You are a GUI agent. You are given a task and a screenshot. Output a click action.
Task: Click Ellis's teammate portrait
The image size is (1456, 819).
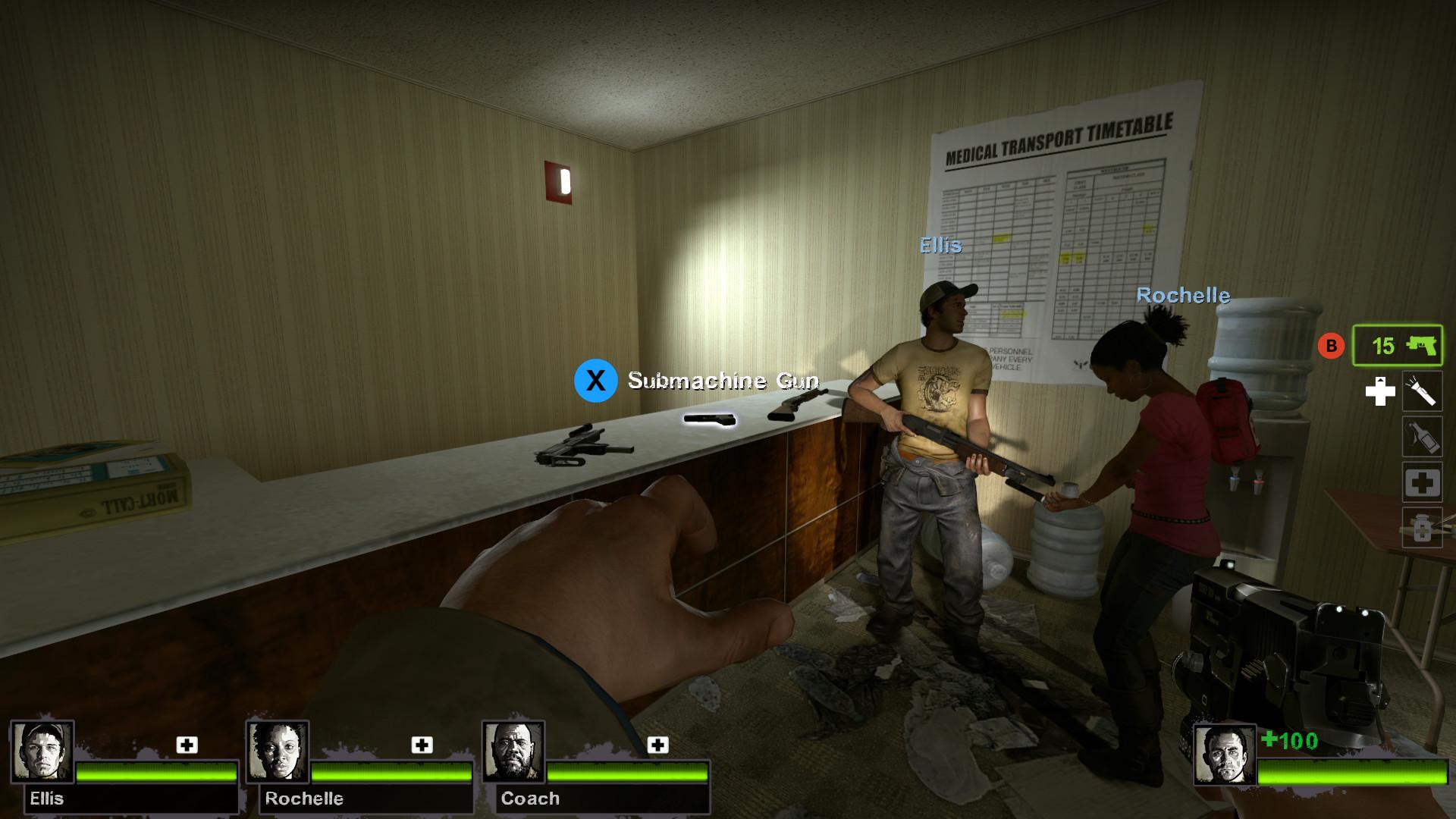pos(42,752)
